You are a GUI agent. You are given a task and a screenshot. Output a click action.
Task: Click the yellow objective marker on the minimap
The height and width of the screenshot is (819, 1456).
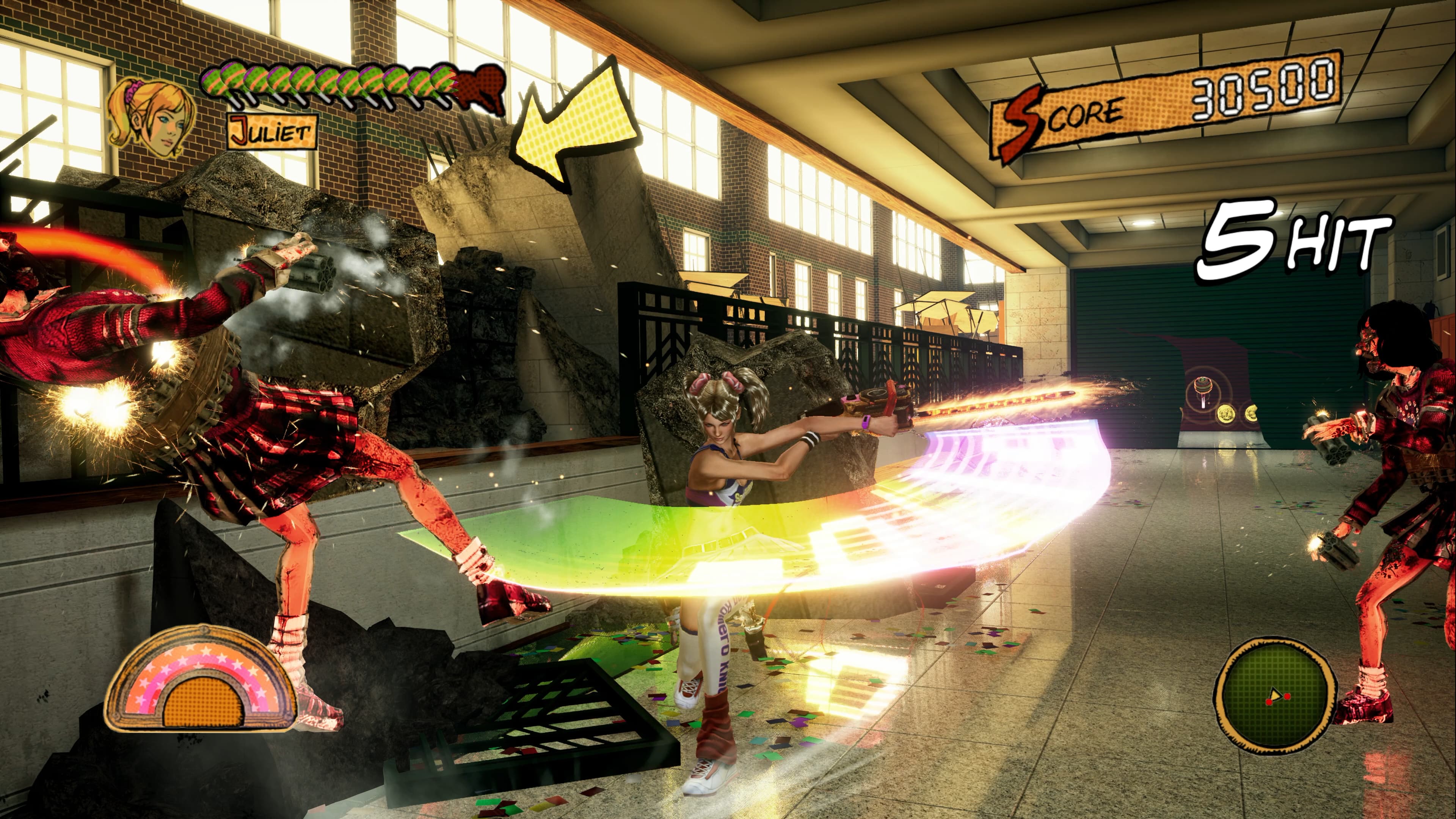(x=1276, y=695)
